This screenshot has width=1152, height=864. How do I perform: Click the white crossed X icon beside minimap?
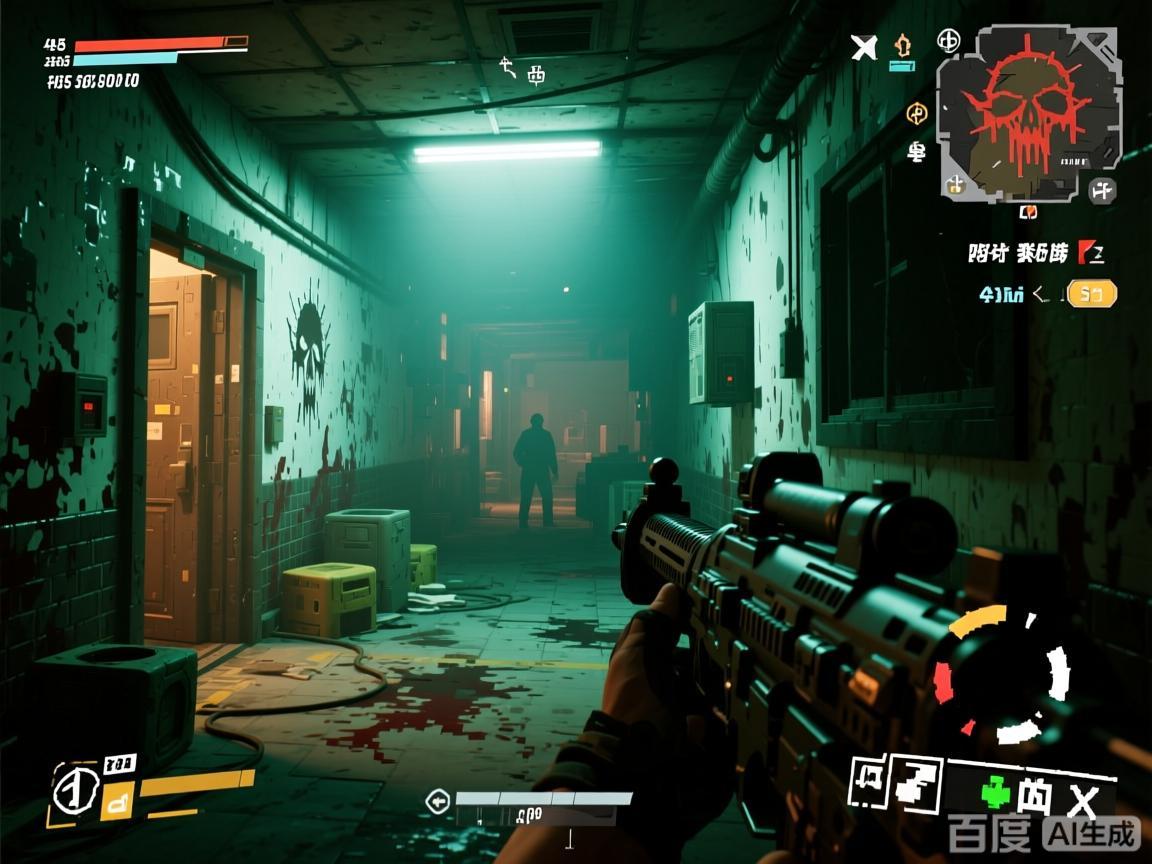point(864,46)
